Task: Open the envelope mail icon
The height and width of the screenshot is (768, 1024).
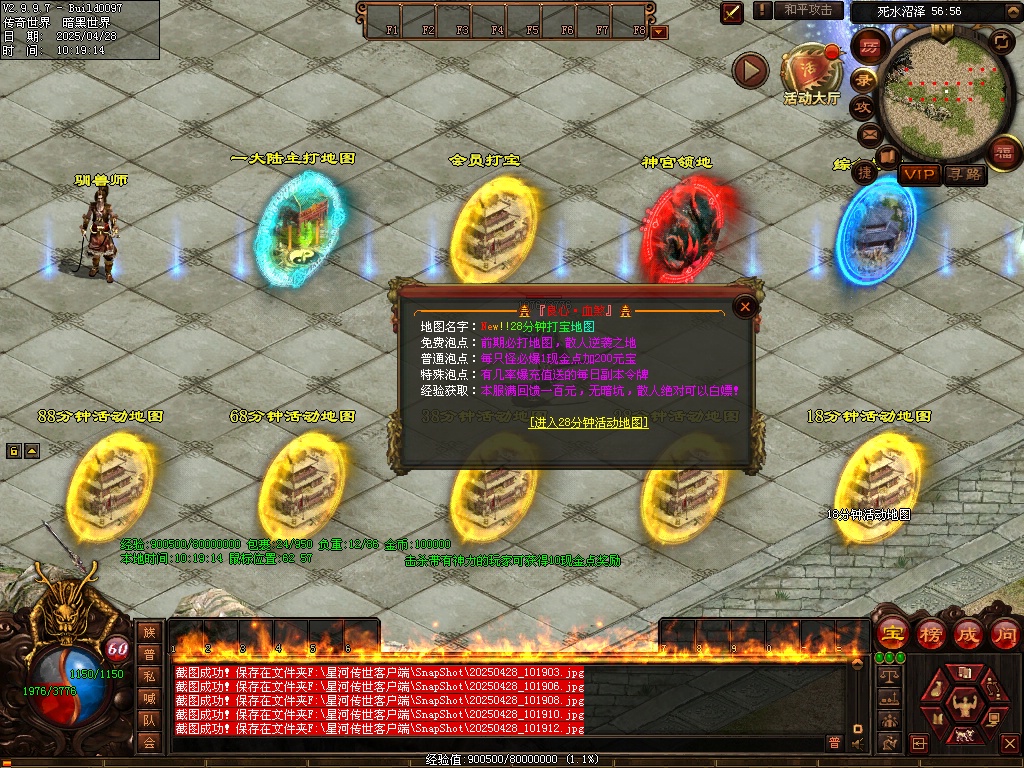Action: click(x=869, y=133)
